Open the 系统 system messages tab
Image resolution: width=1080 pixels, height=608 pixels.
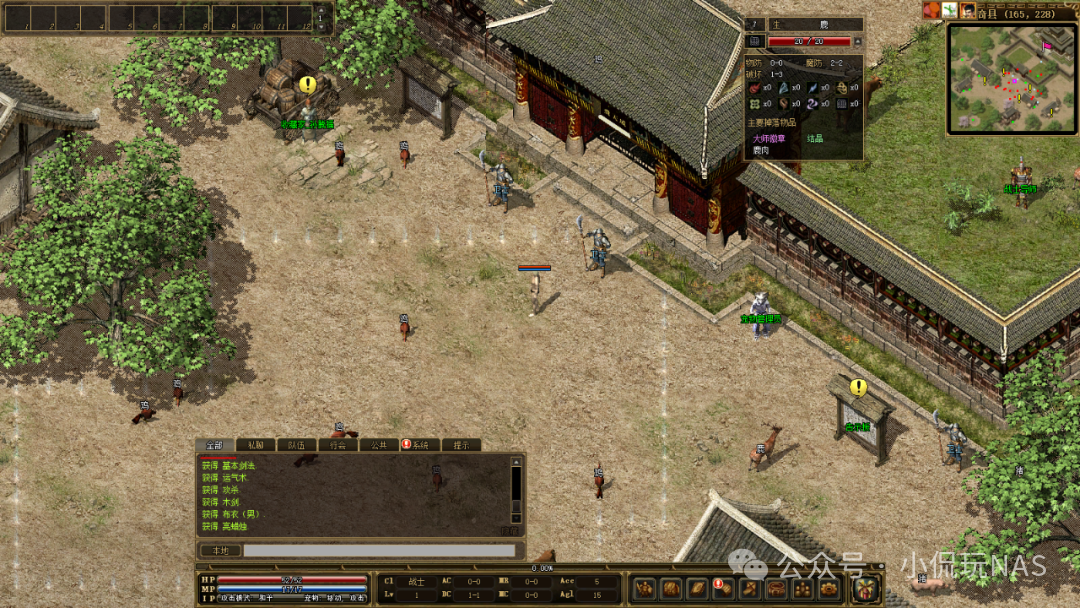[x=420, y=445]
